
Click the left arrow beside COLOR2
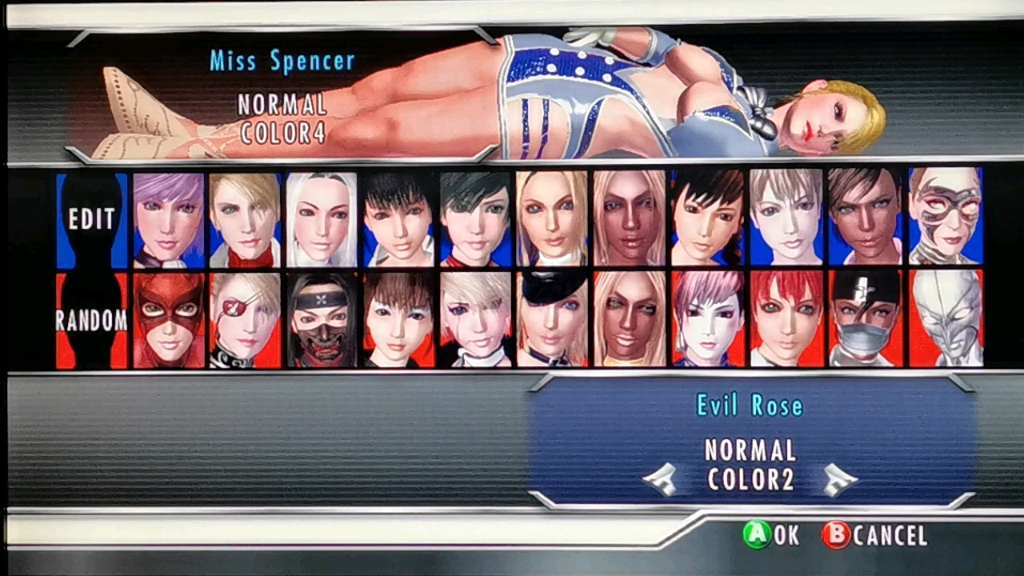[660, 481]
